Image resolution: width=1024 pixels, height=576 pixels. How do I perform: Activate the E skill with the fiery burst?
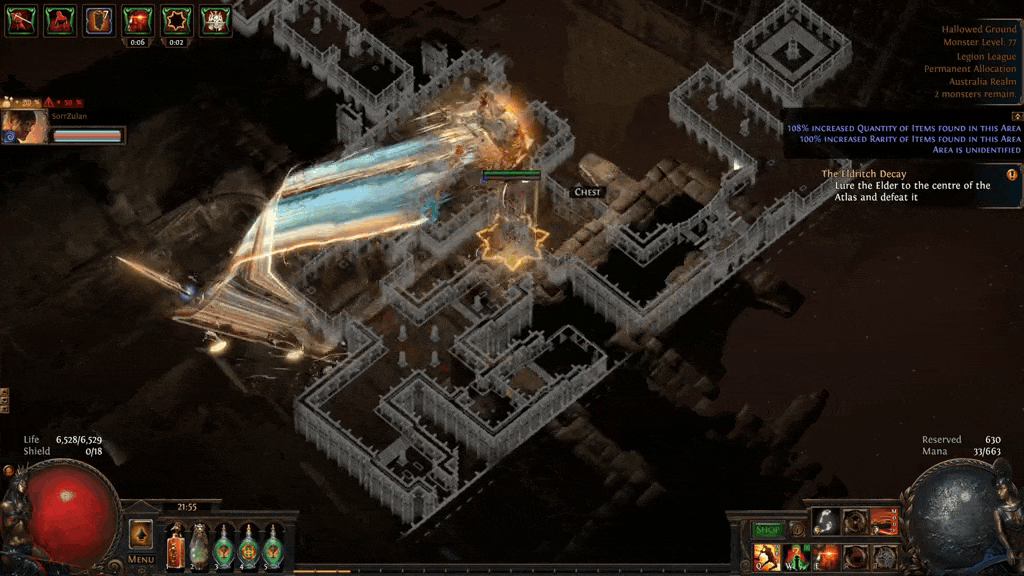coord(826,556)
